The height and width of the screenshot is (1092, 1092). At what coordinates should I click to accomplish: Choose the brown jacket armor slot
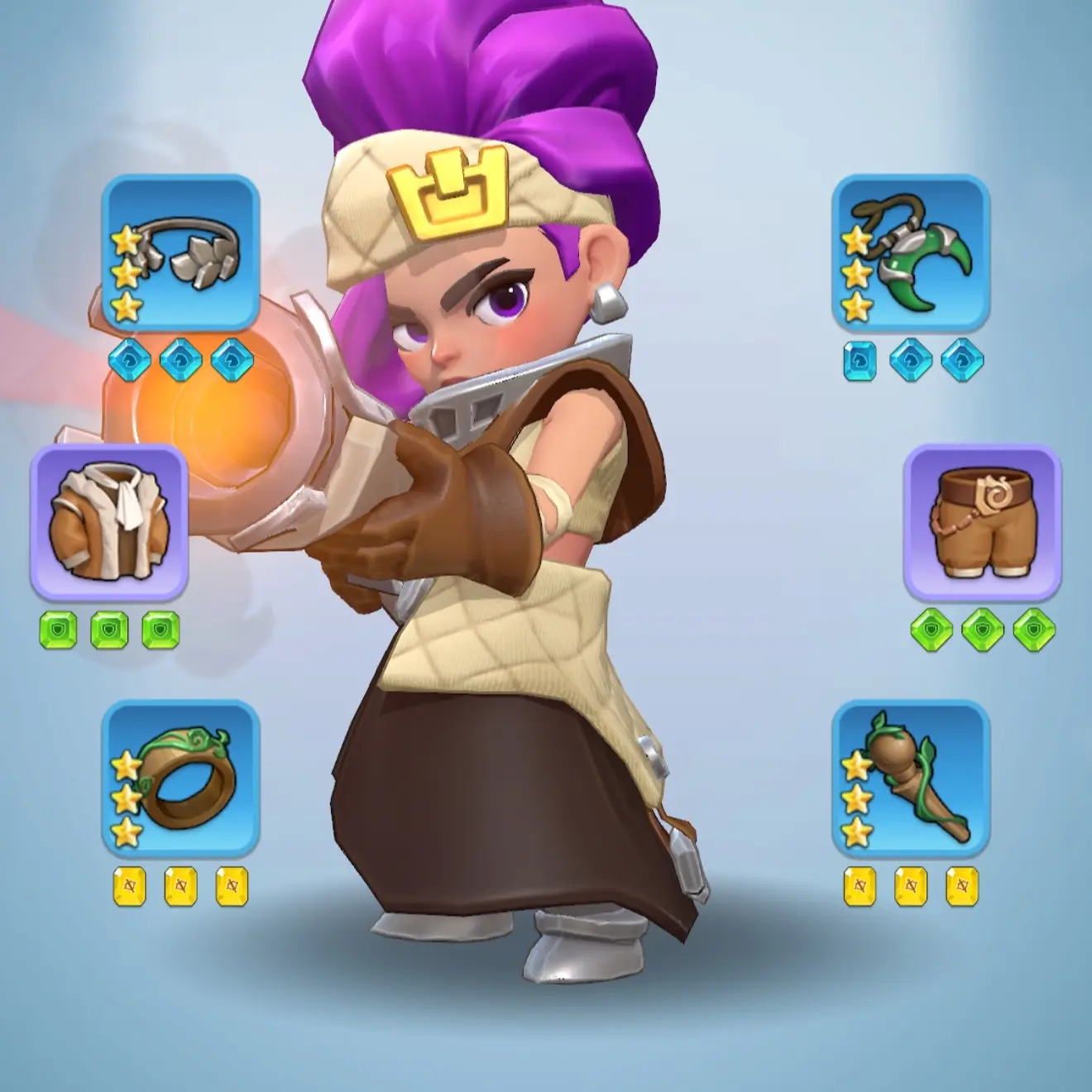click(109, 523)
